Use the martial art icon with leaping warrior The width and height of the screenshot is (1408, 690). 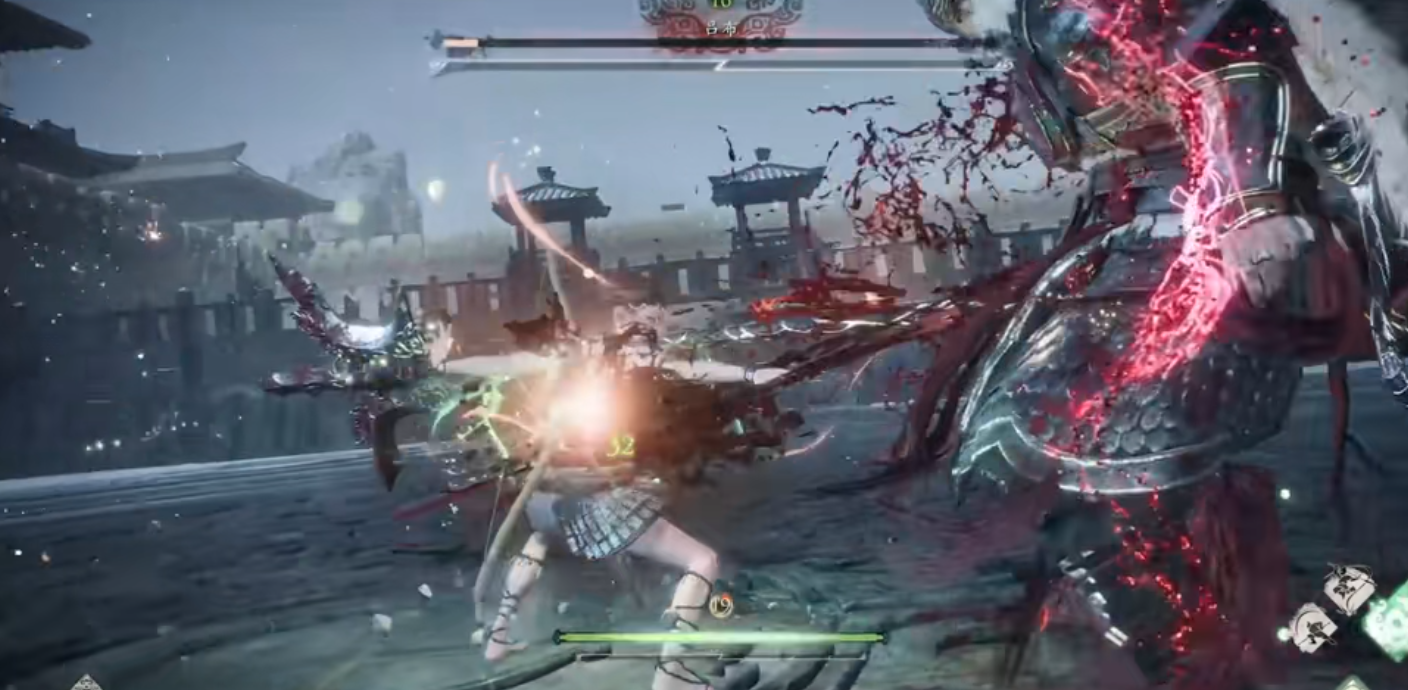[1348, 589]
